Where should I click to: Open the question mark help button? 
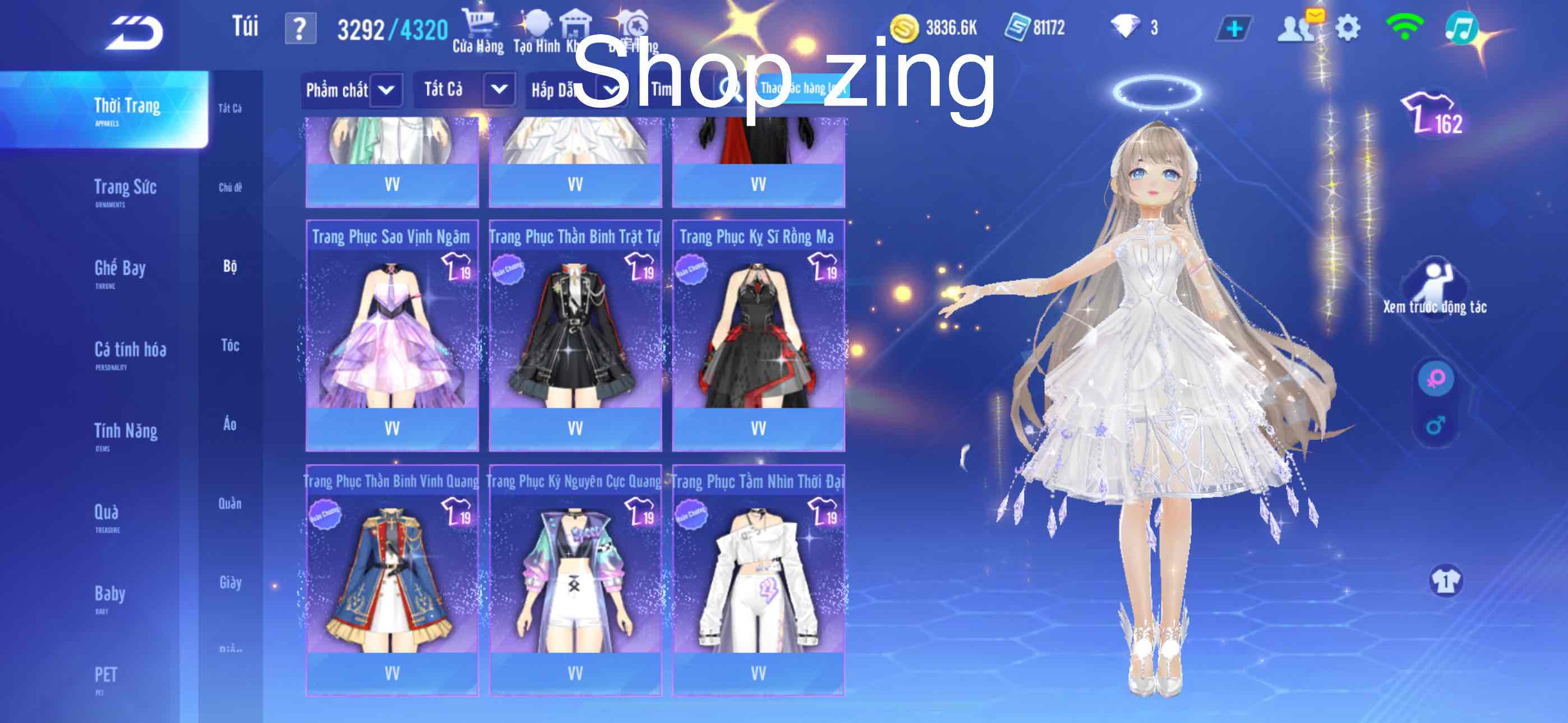[300, 29]
